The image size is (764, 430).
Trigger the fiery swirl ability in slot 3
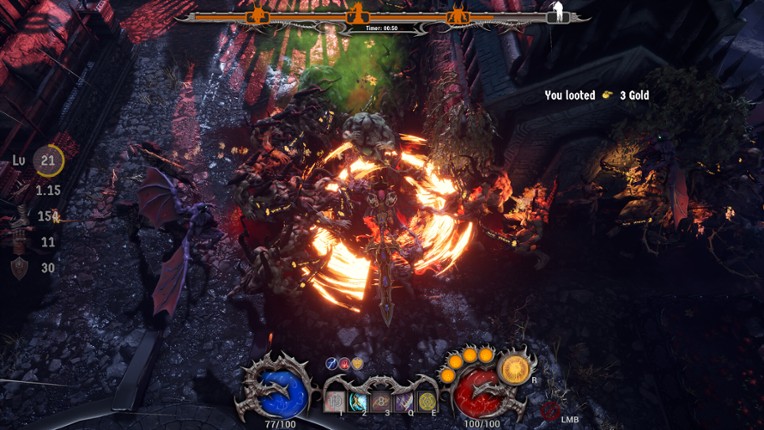381,400
